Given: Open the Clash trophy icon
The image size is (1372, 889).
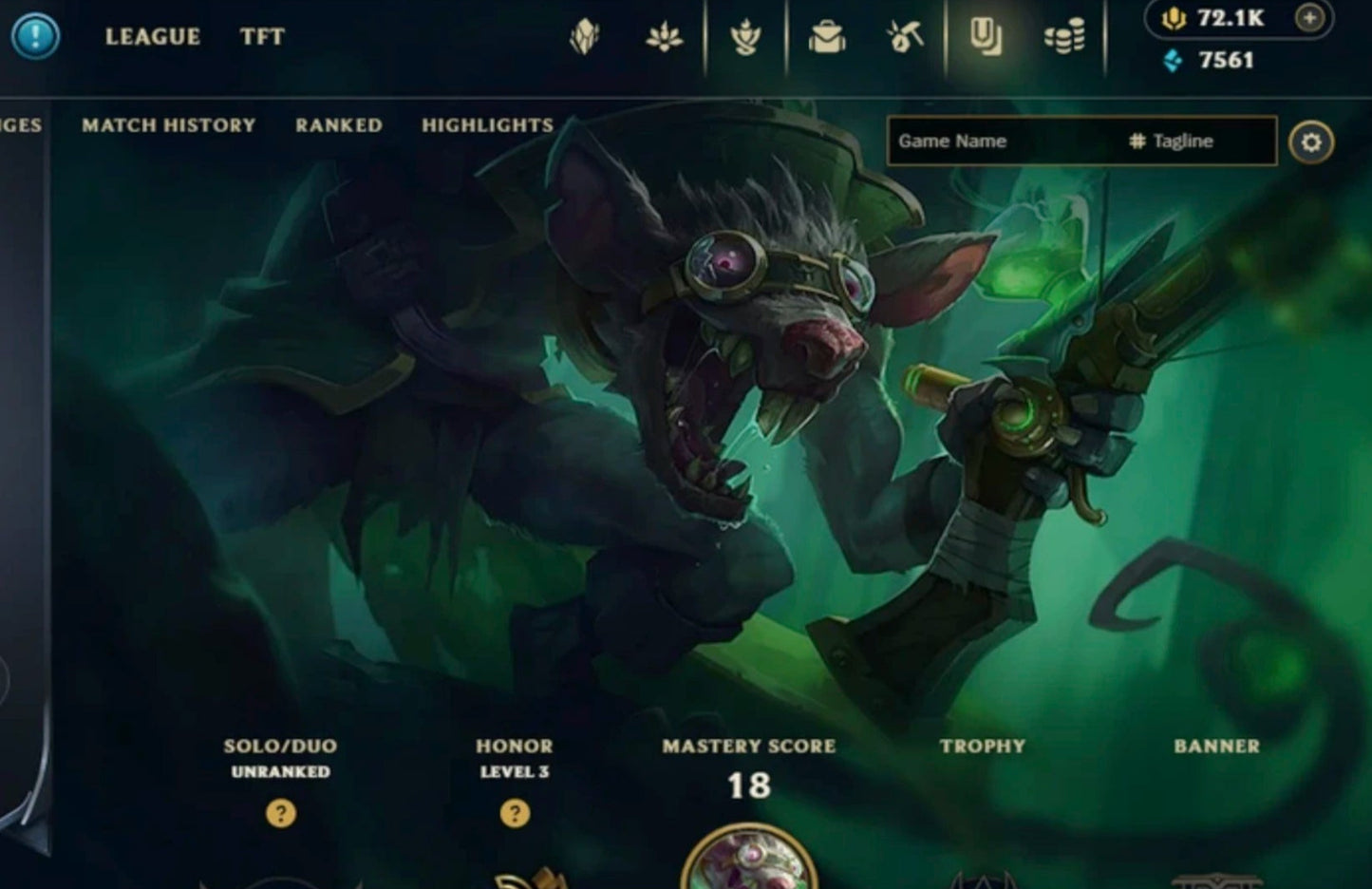Looking at the screenshot, I should coord(747,38).
